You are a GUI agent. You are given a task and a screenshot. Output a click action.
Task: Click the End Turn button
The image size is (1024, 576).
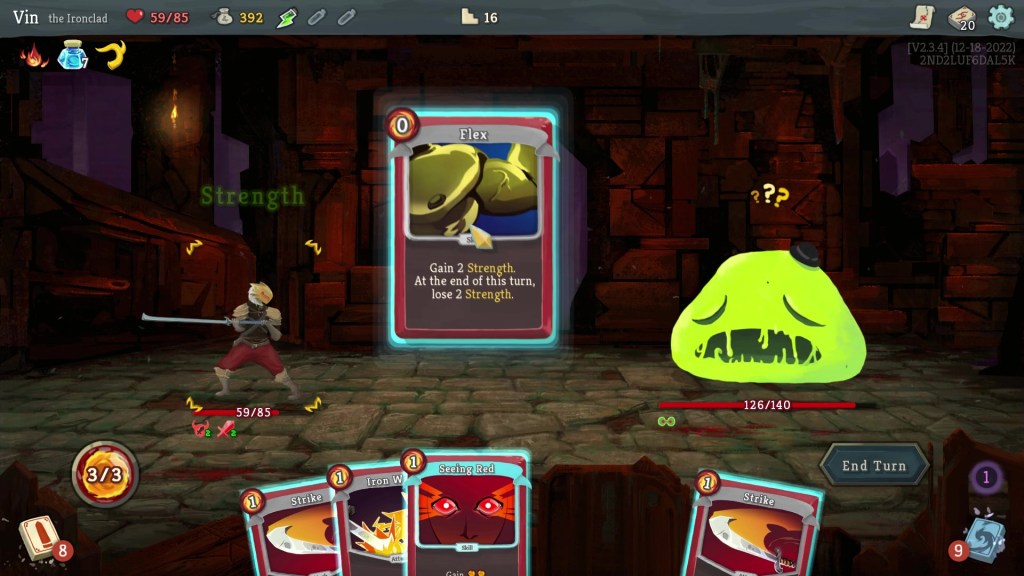click(x=874, y=465)
